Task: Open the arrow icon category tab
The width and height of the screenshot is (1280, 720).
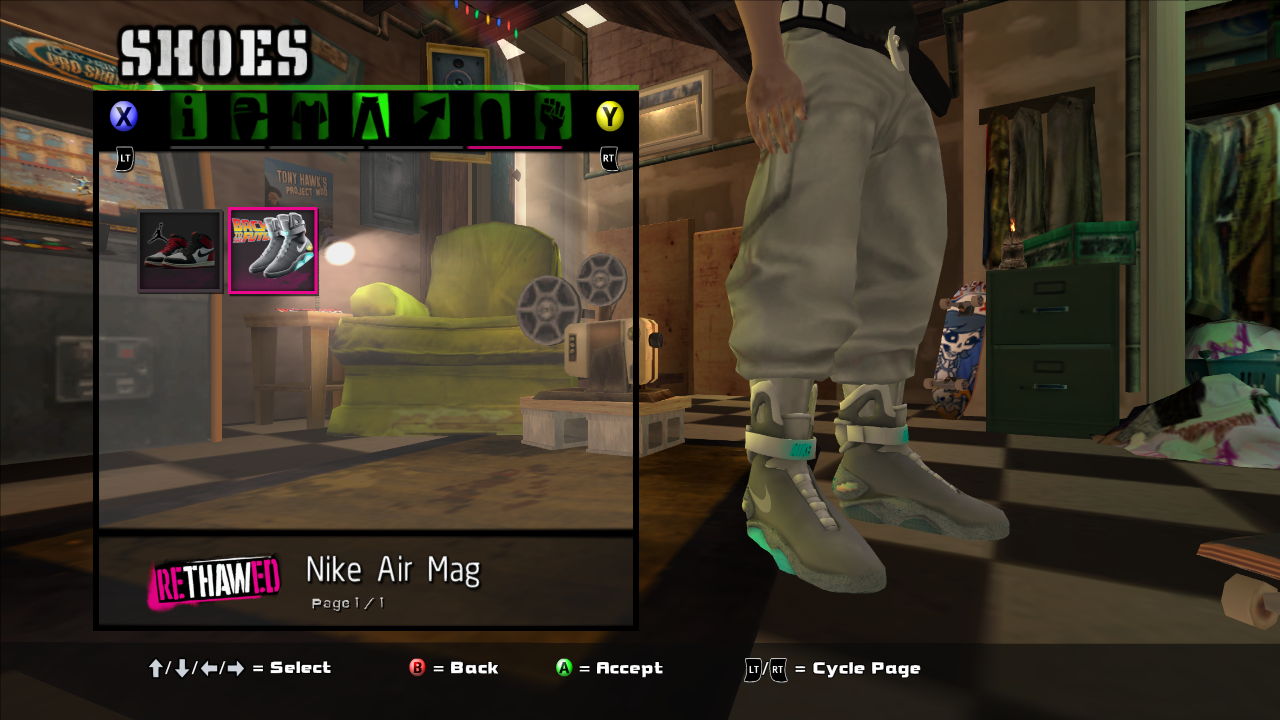Action: tap(431, 117)
